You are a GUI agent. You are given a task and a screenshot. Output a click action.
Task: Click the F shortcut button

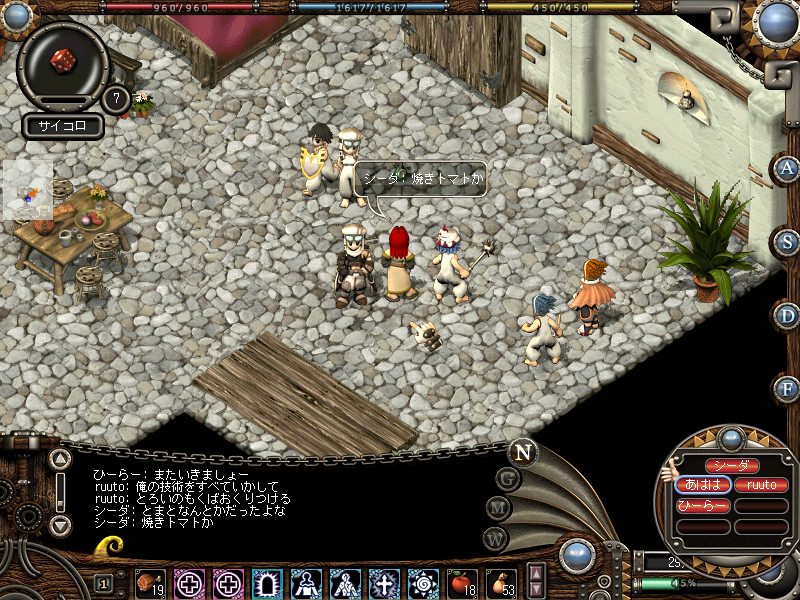(787, 388)
